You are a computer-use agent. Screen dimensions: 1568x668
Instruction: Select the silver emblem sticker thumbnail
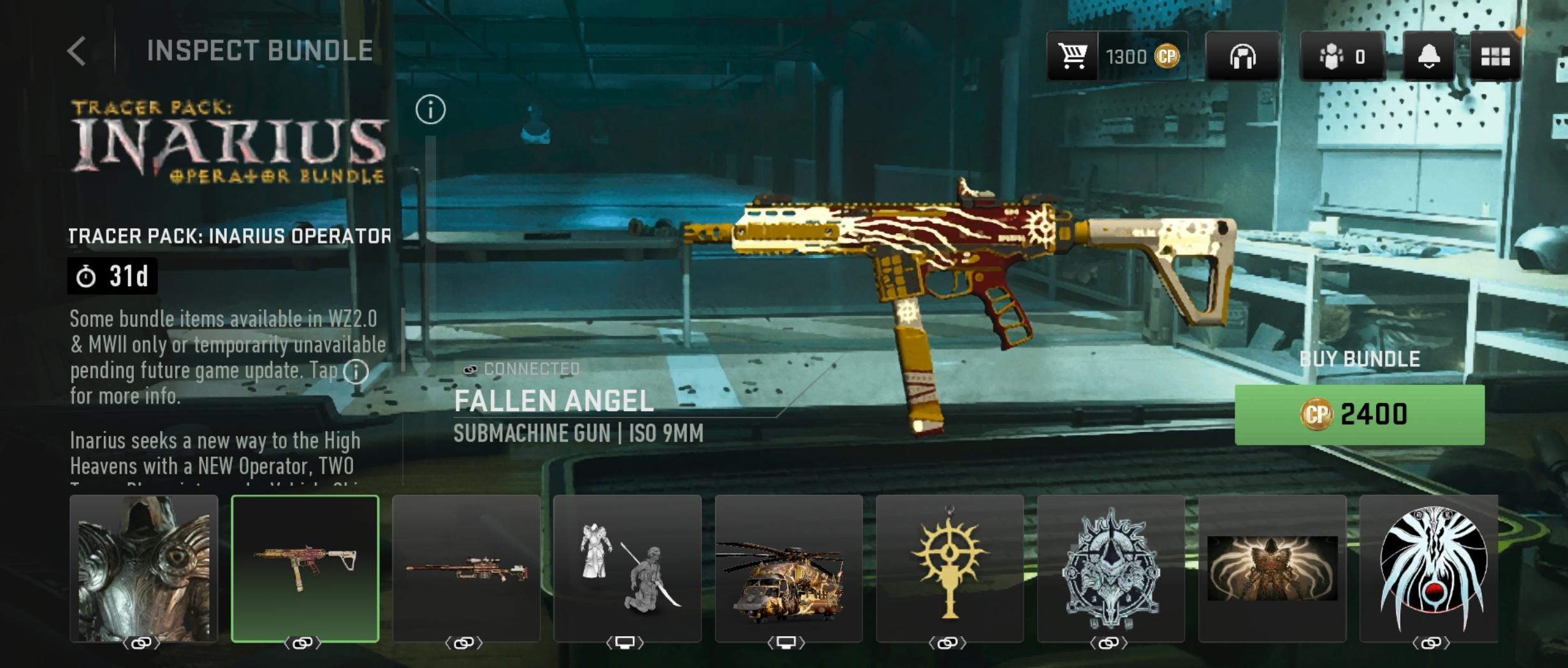[x=1111, y=569]
